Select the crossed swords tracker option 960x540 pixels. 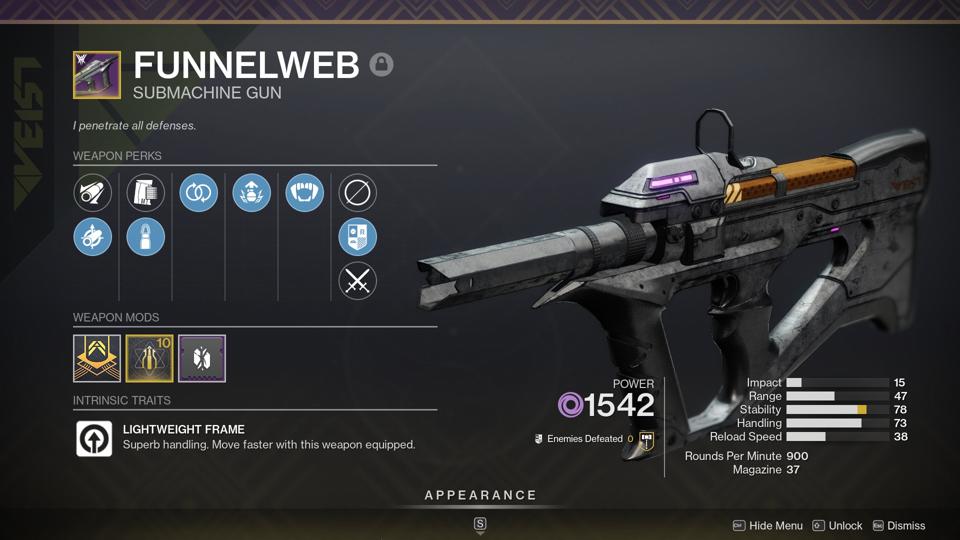(x=357, y=281)
